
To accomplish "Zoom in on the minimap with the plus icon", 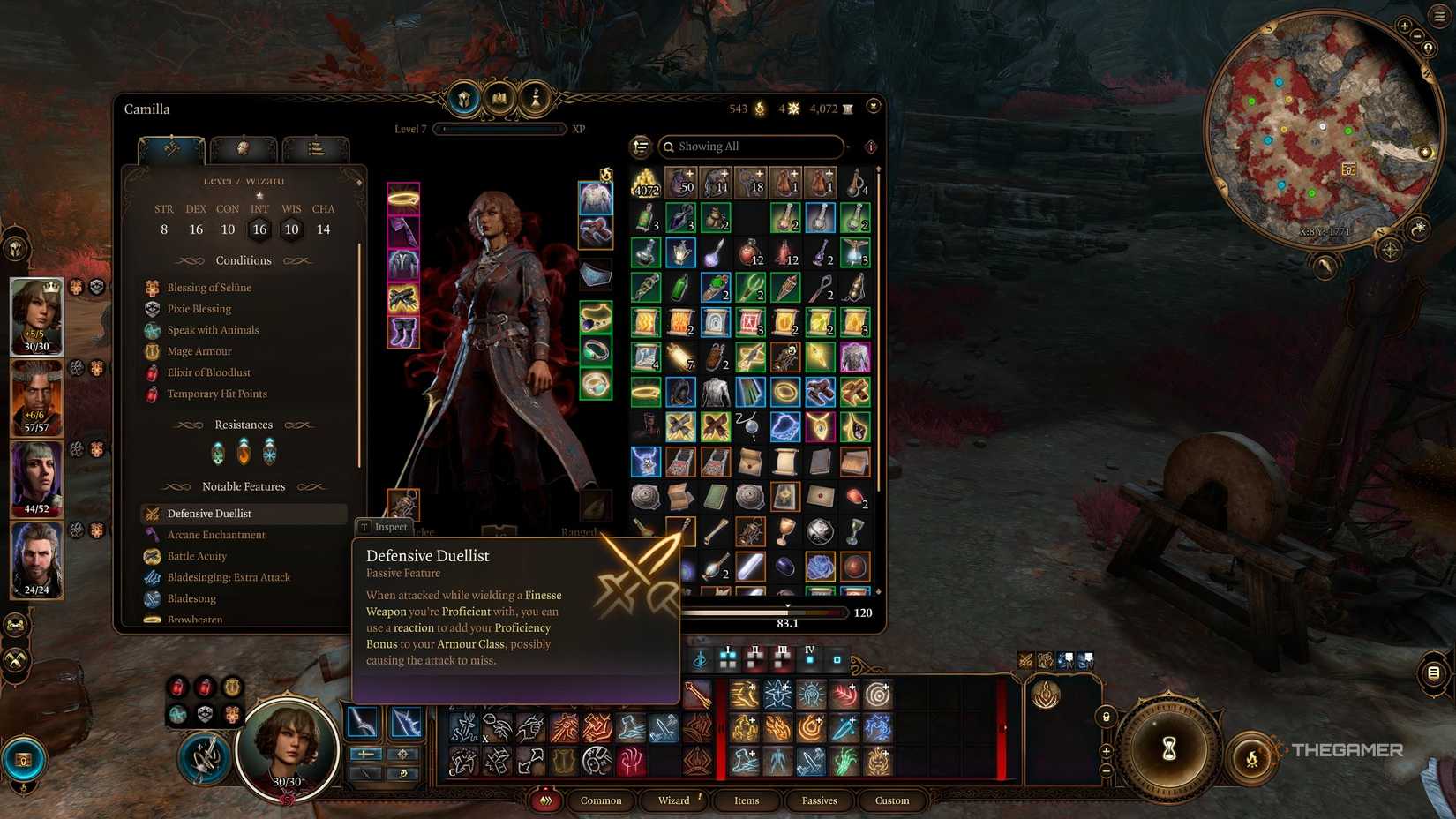I will coord(1404,26).
